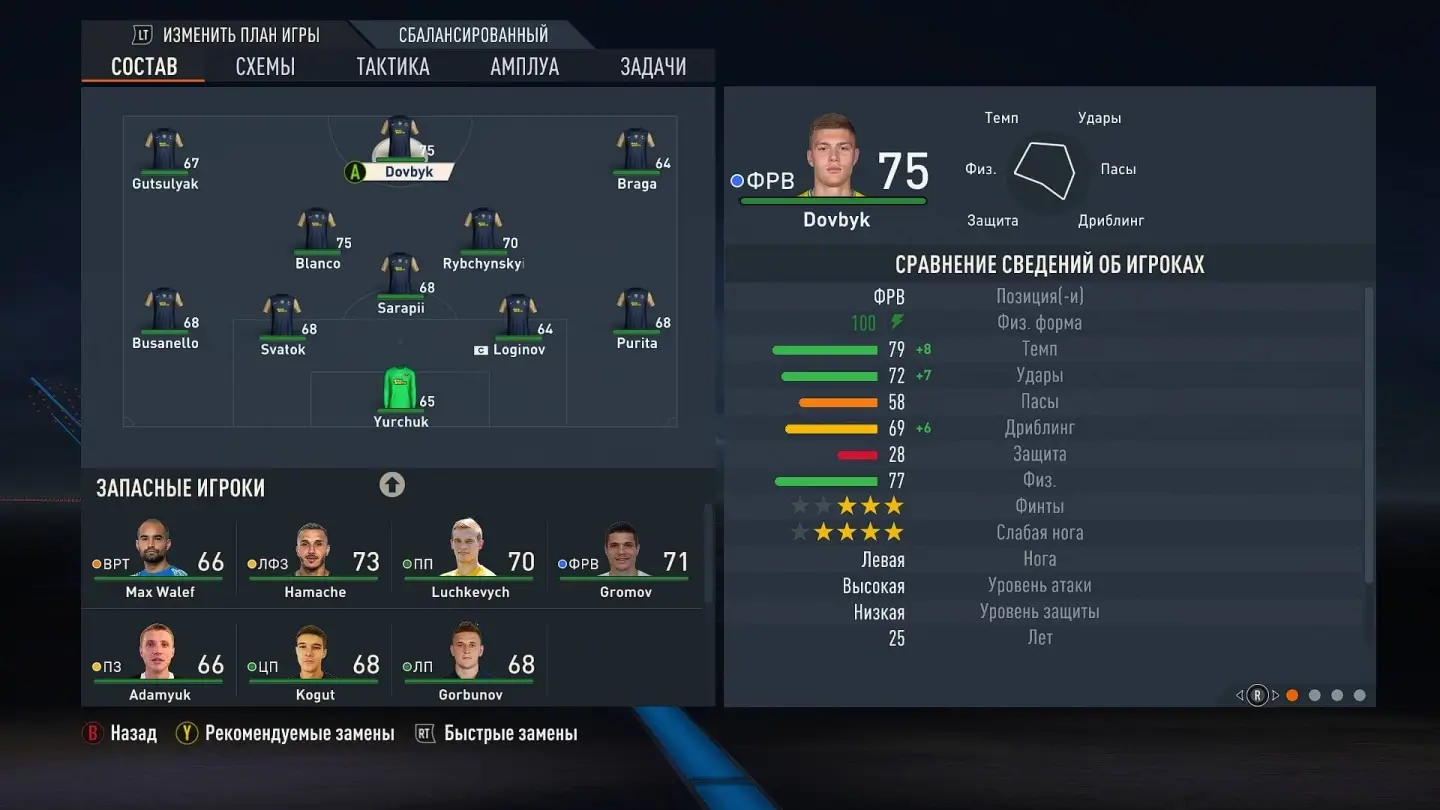Choose substitute Hamache

click(x=315, y=561)
